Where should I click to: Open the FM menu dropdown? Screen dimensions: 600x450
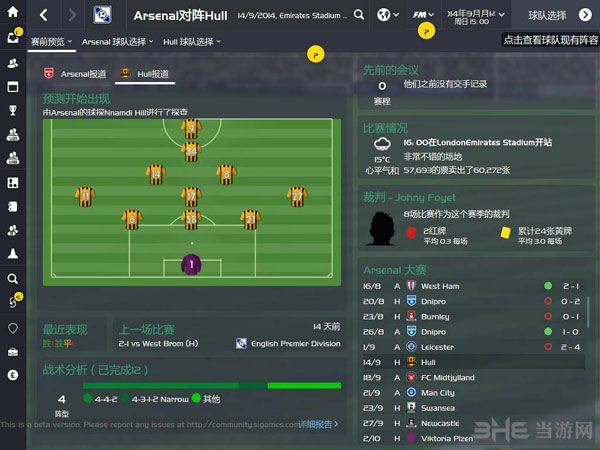tap(425, 15)
